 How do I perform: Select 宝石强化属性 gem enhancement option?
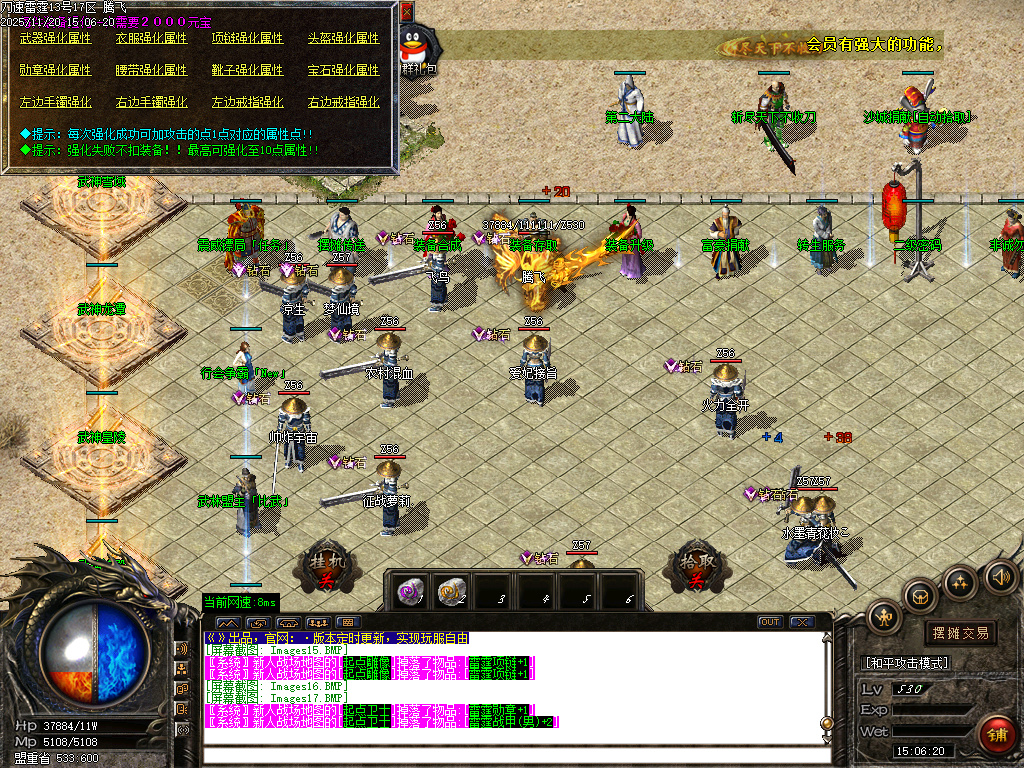pos(343,70)
